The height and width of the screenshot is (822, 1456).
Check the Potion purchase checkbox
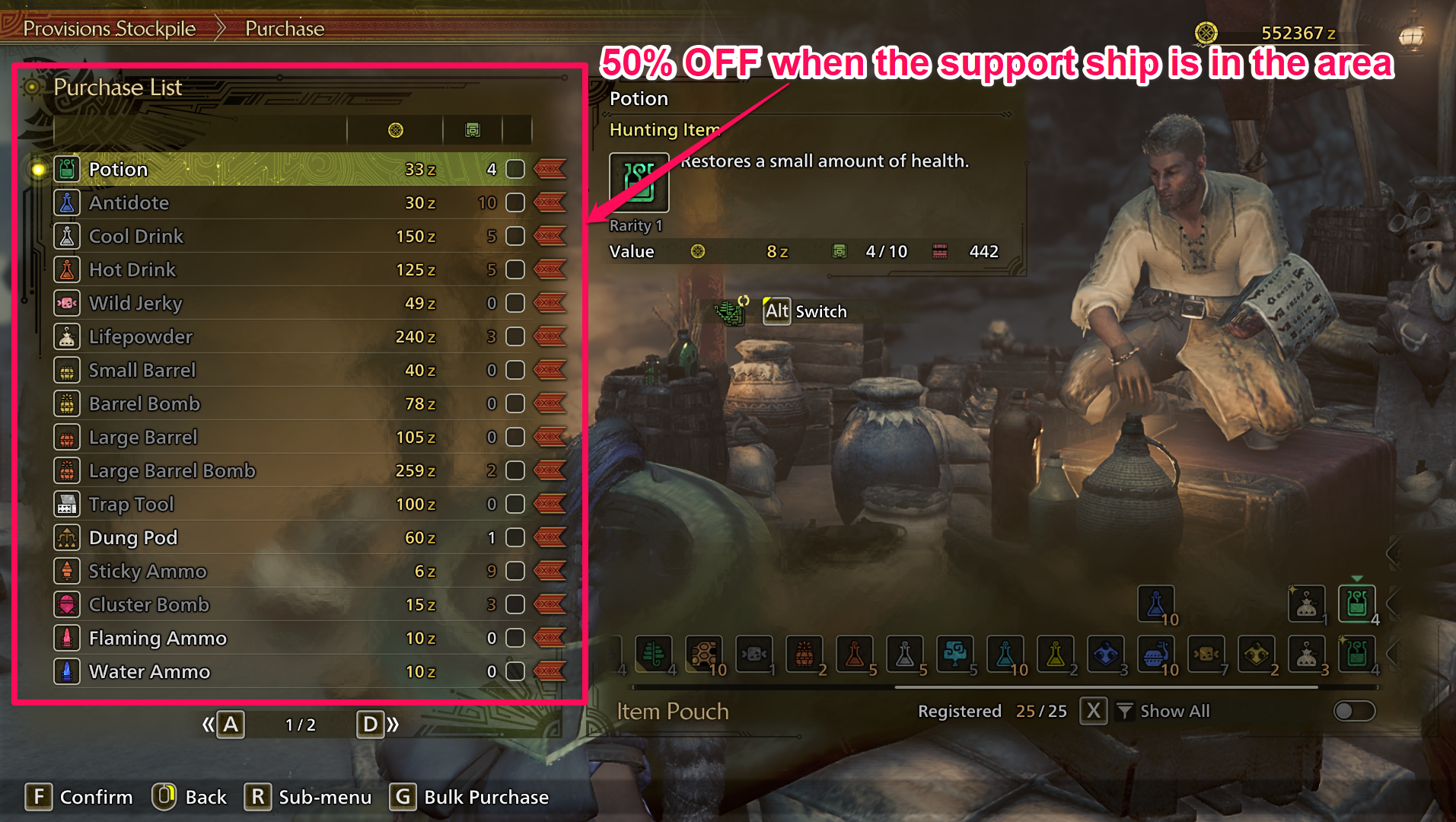pyautogui.click(x=515, y=169)
